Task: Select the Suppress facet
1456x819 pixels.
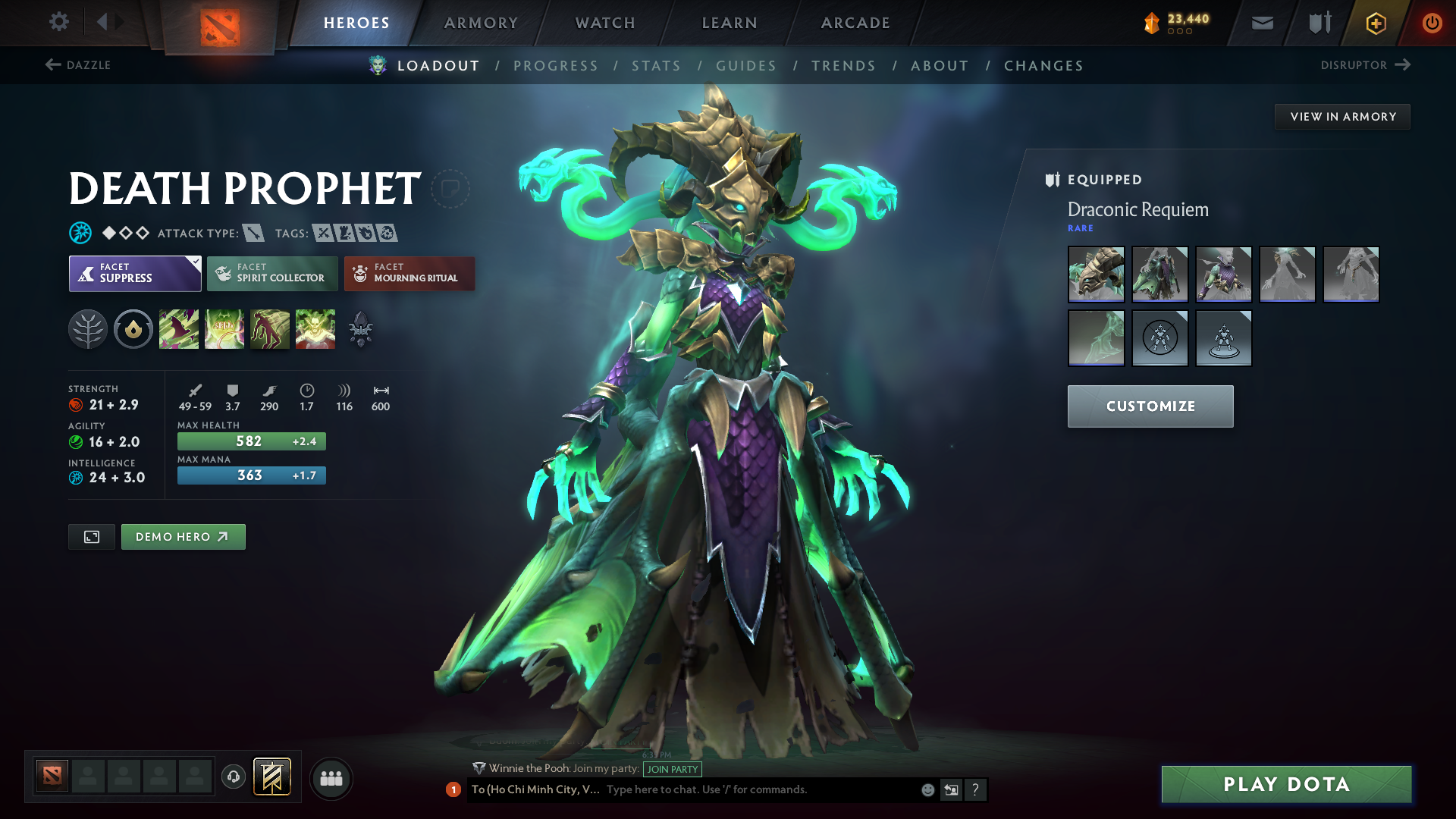Action: [x=135, y=273]
